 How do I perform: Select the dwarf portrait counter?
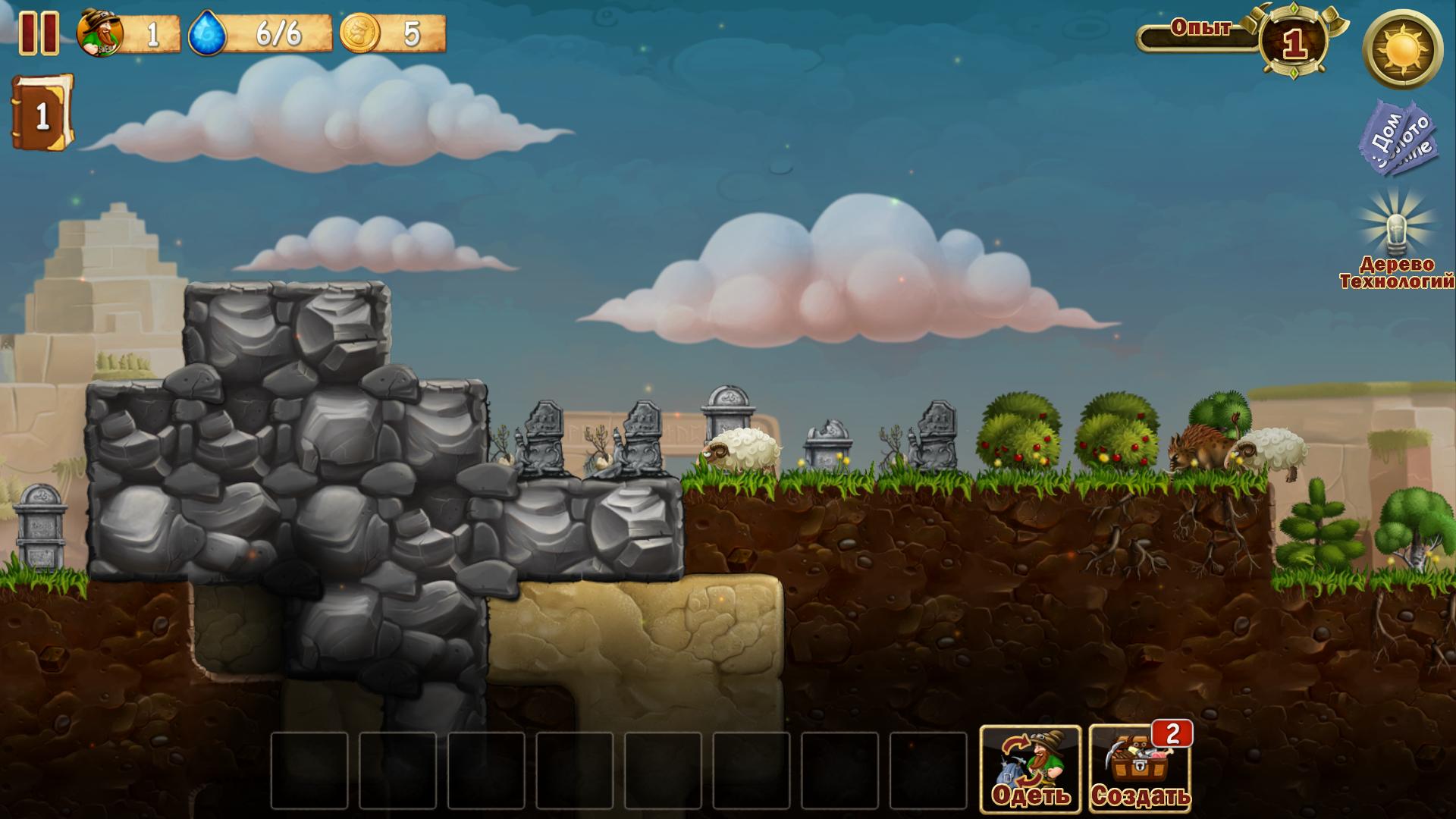(x=100, y=33)
